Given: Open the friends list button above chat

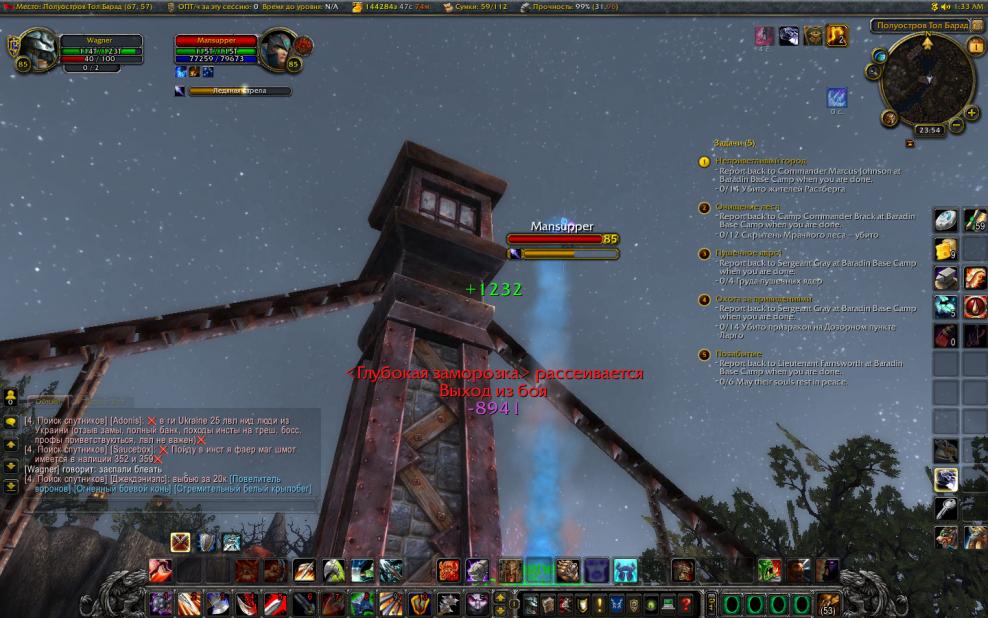Looking at the screenshot, I should click(11, 397).
